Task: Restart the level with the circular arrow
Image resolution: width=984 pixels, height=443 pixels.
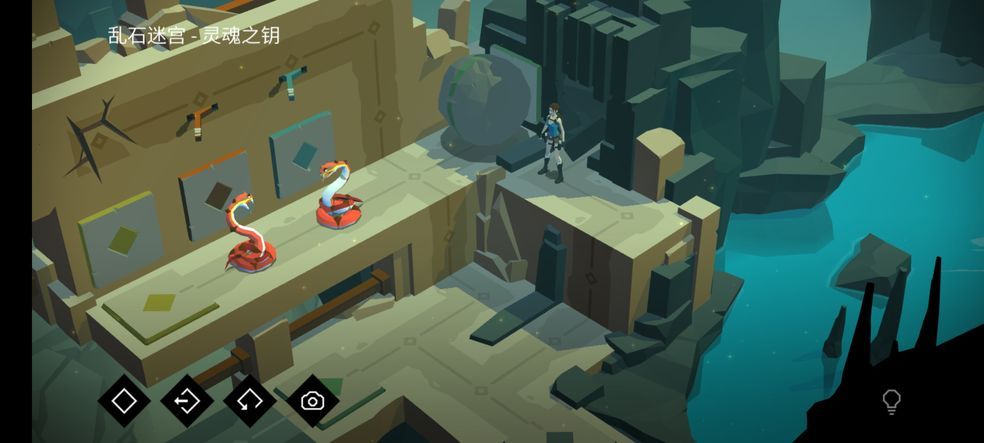Action: pyautogui.click(x=250, y=401)
